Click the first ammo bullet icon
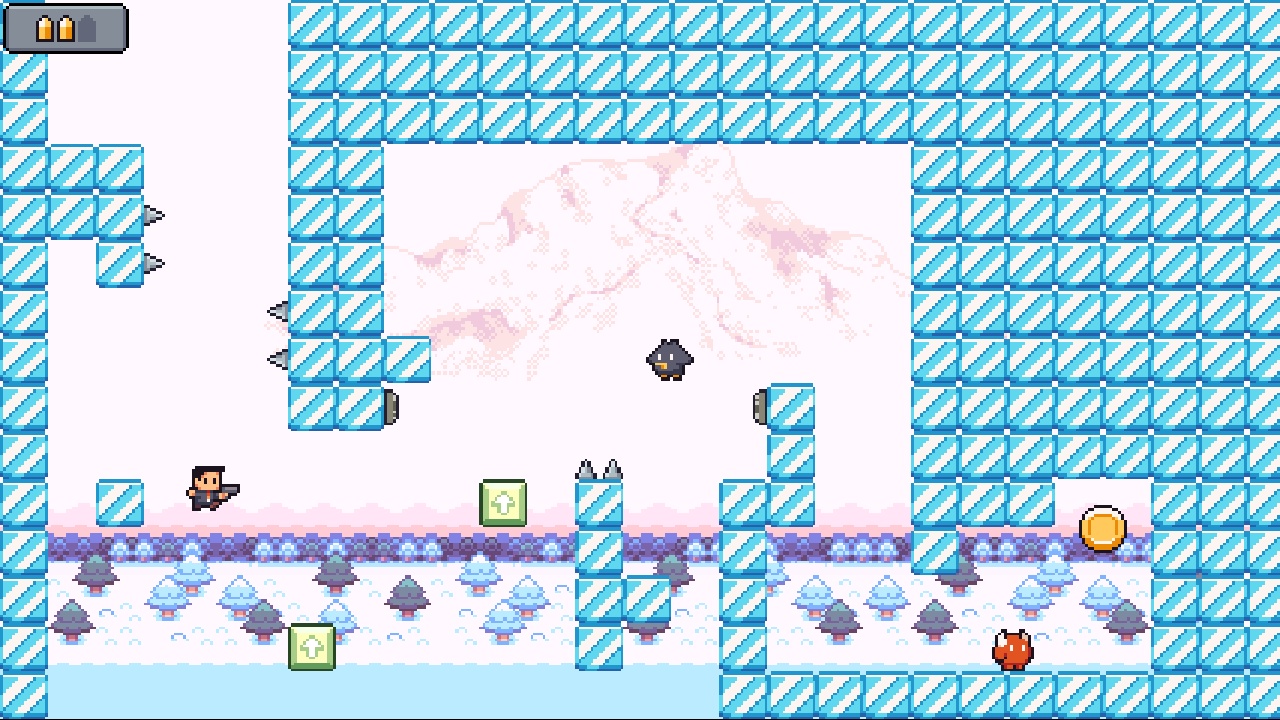 pos(44,27)
